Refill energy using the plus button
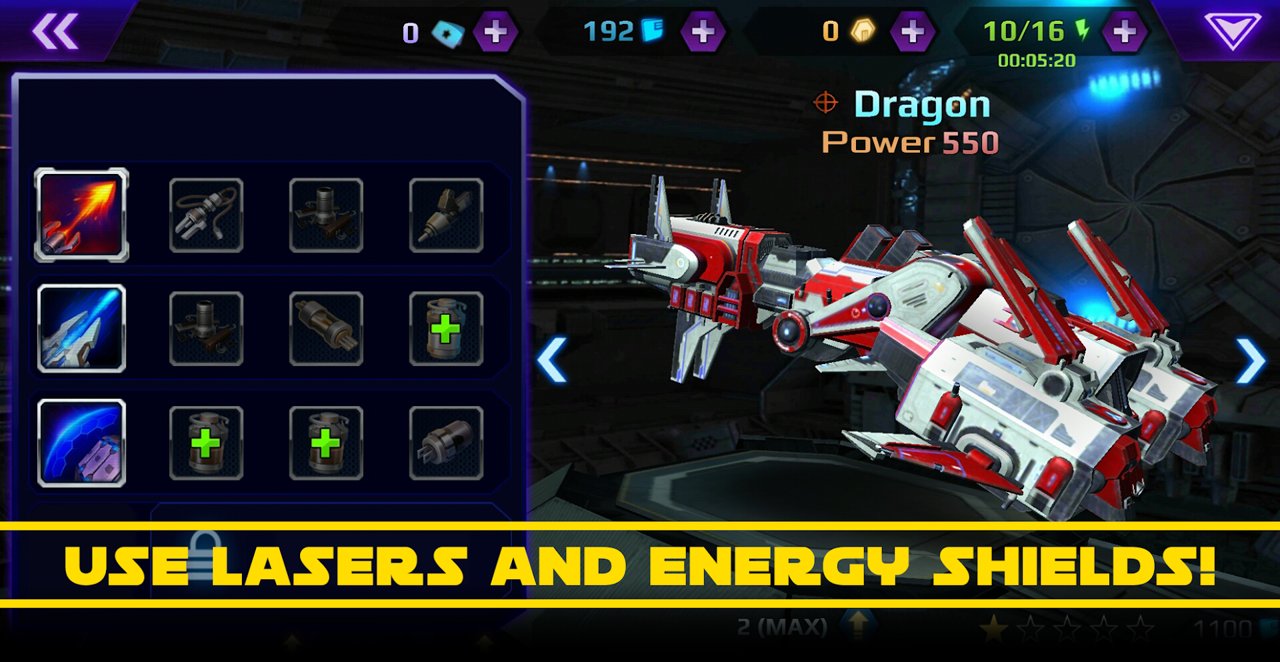This screenshot has height=662, width=1280. (1124, 32)
